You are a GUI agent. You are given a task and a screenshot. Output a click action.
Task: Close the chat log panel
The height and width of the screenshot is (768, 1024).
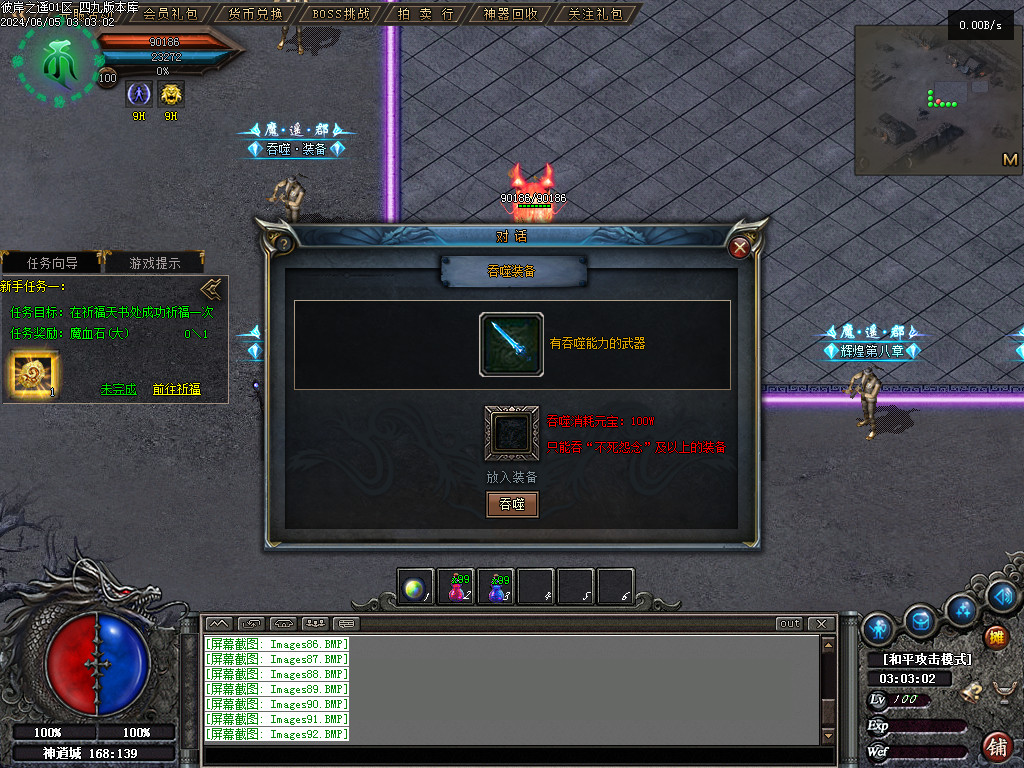821,624
